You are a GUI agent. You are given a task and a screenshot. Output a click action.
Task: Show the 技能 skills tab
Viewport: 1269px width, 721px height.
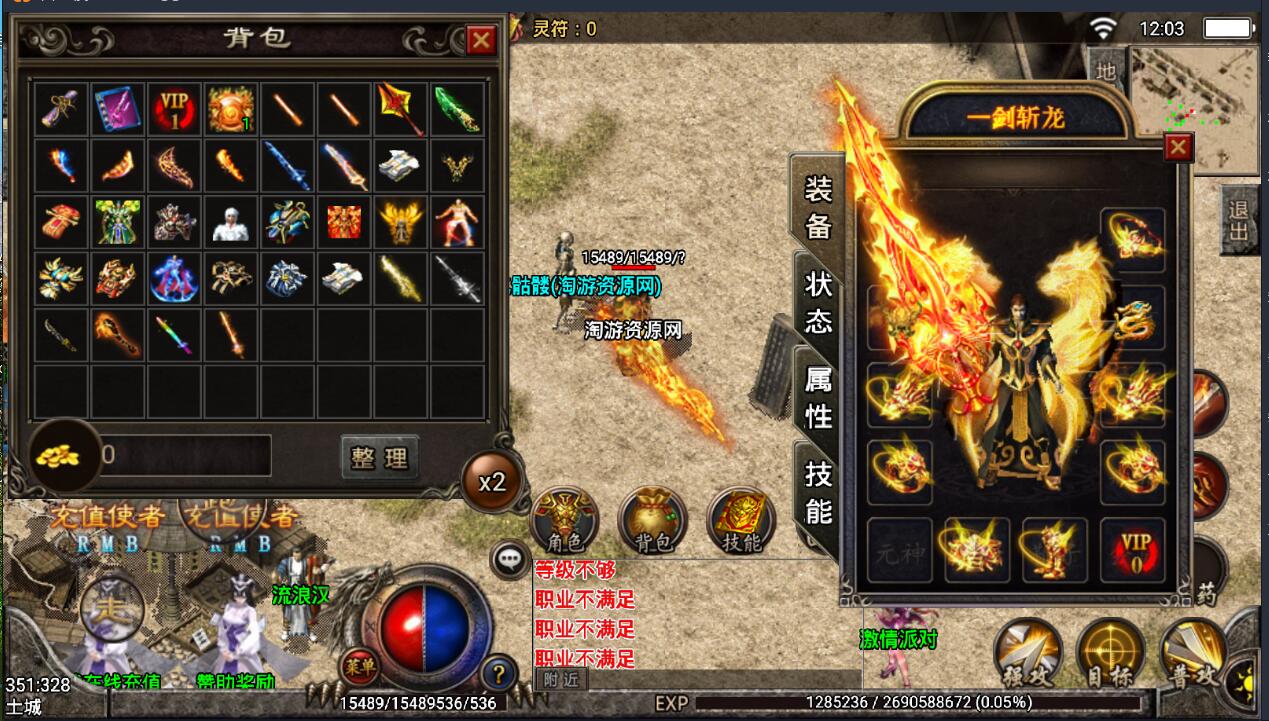818,492
